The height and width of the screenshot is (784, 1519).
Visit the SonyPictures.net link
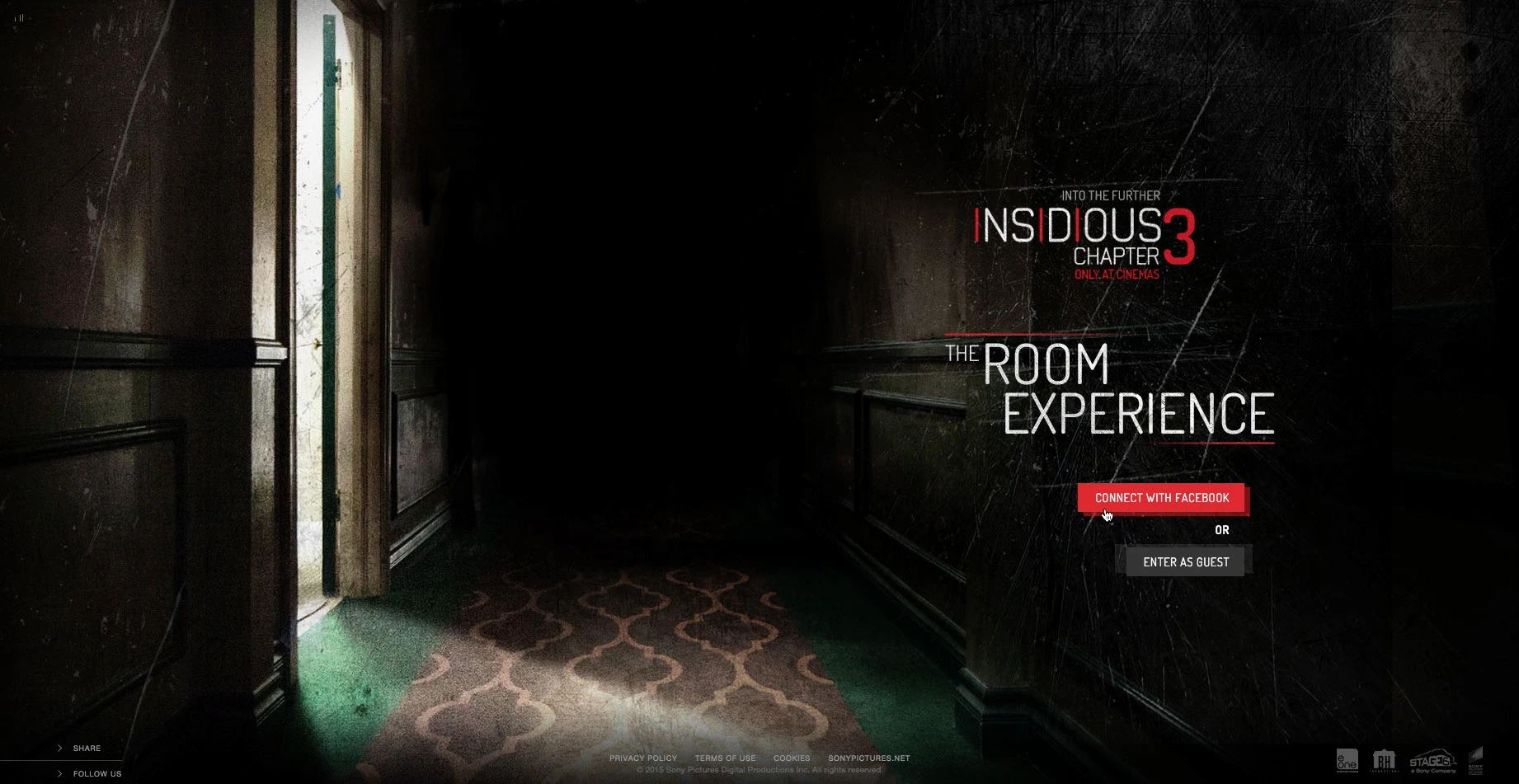click(868, 758)
